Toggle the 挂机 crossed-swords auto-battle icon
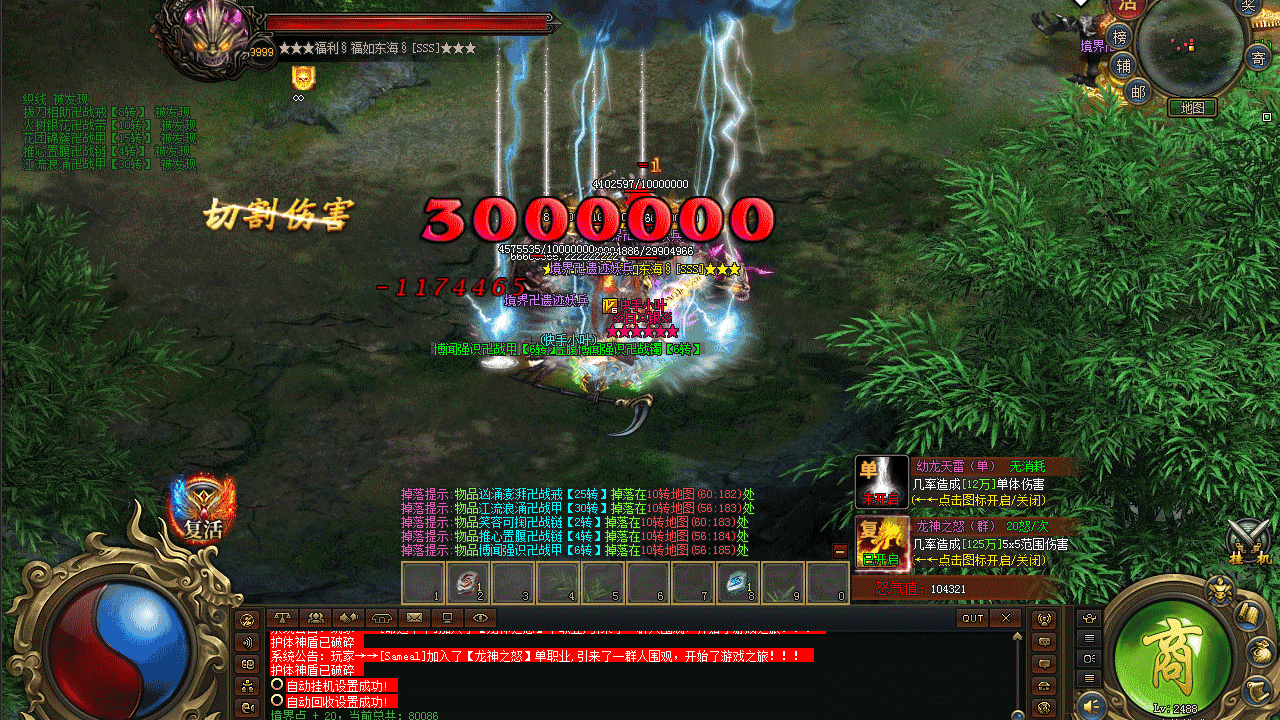Image resolution: width=1280 pixels, height=720 pixels. 1247,540
